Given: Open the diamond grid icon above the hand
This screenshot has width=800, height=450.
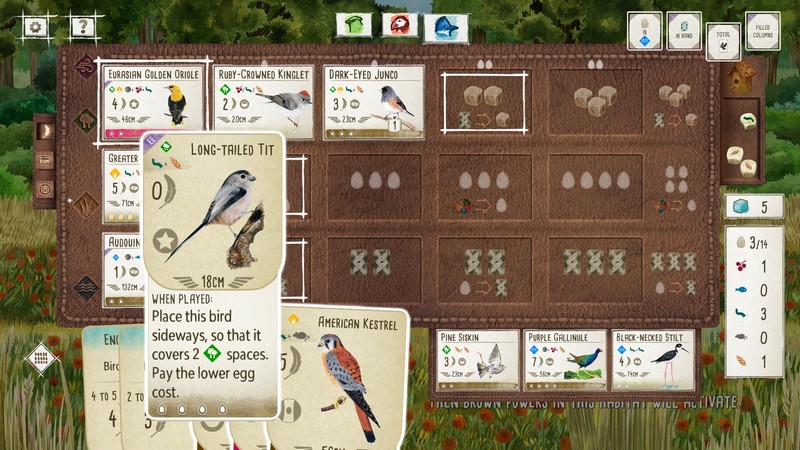Looking at the screenshot, I should tap(41, 358).
